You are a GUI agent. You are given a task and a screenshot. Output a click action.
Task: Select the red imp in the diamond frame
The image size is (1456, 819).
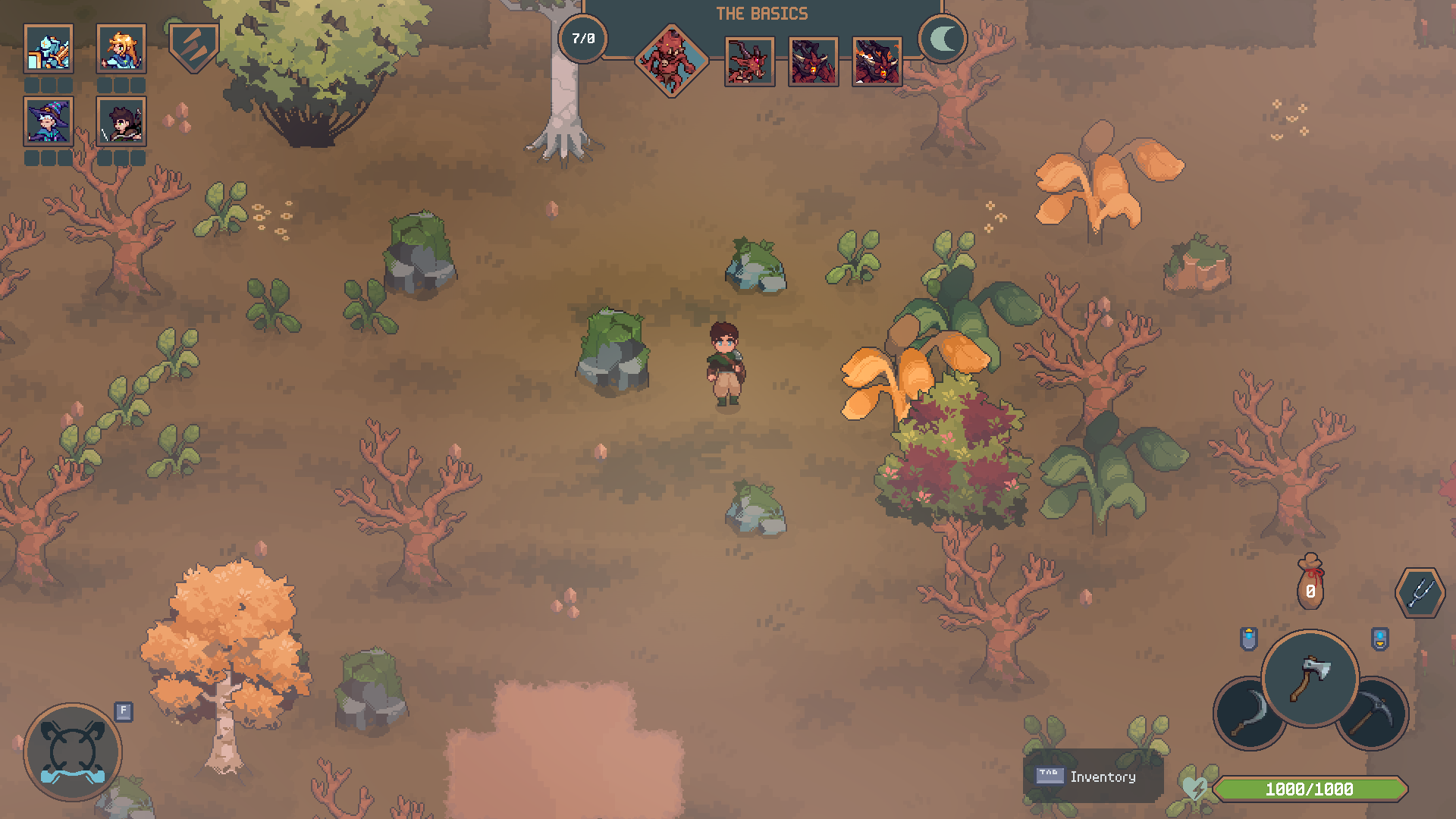(671, 61)
